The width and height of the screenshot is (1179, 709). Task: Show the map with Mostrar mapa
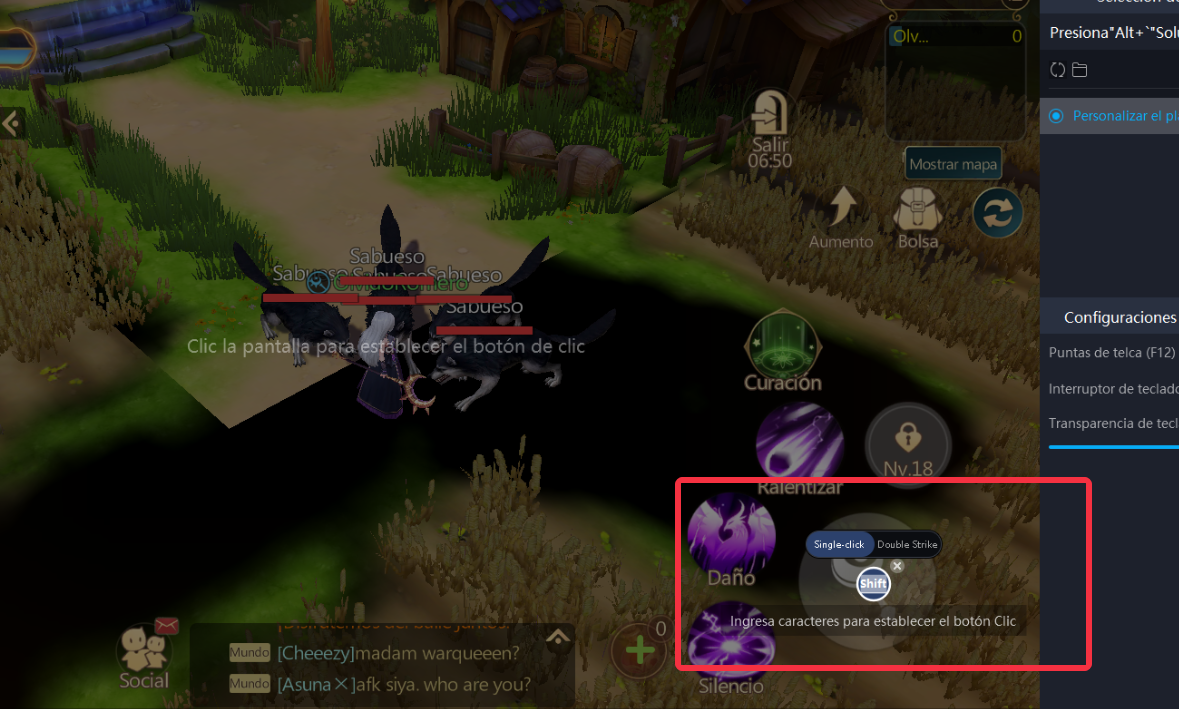[953, 164]
